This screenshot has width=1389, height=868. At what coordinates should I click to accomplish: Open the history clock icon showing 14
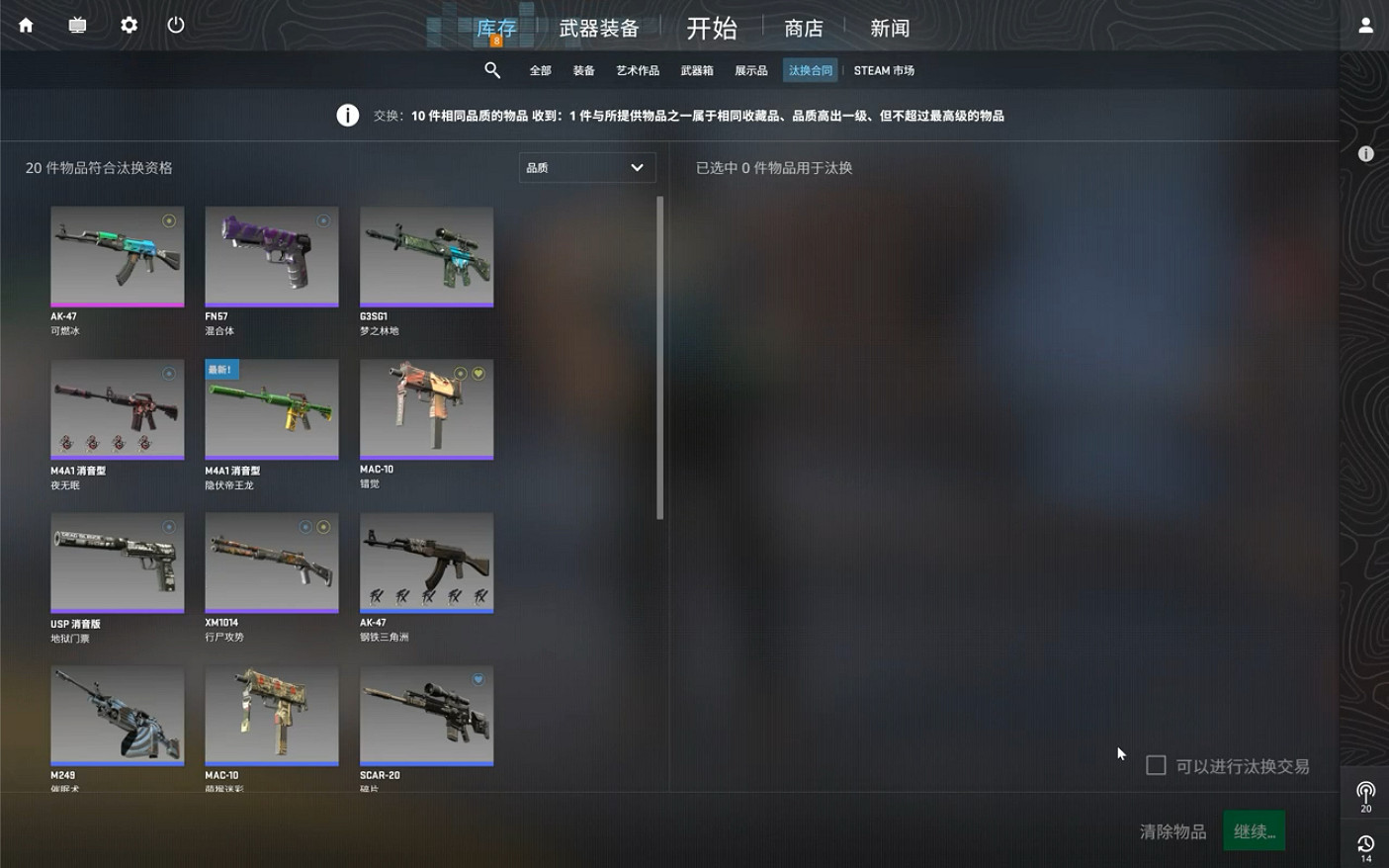pyautogui.click(x=1365, y=843)
